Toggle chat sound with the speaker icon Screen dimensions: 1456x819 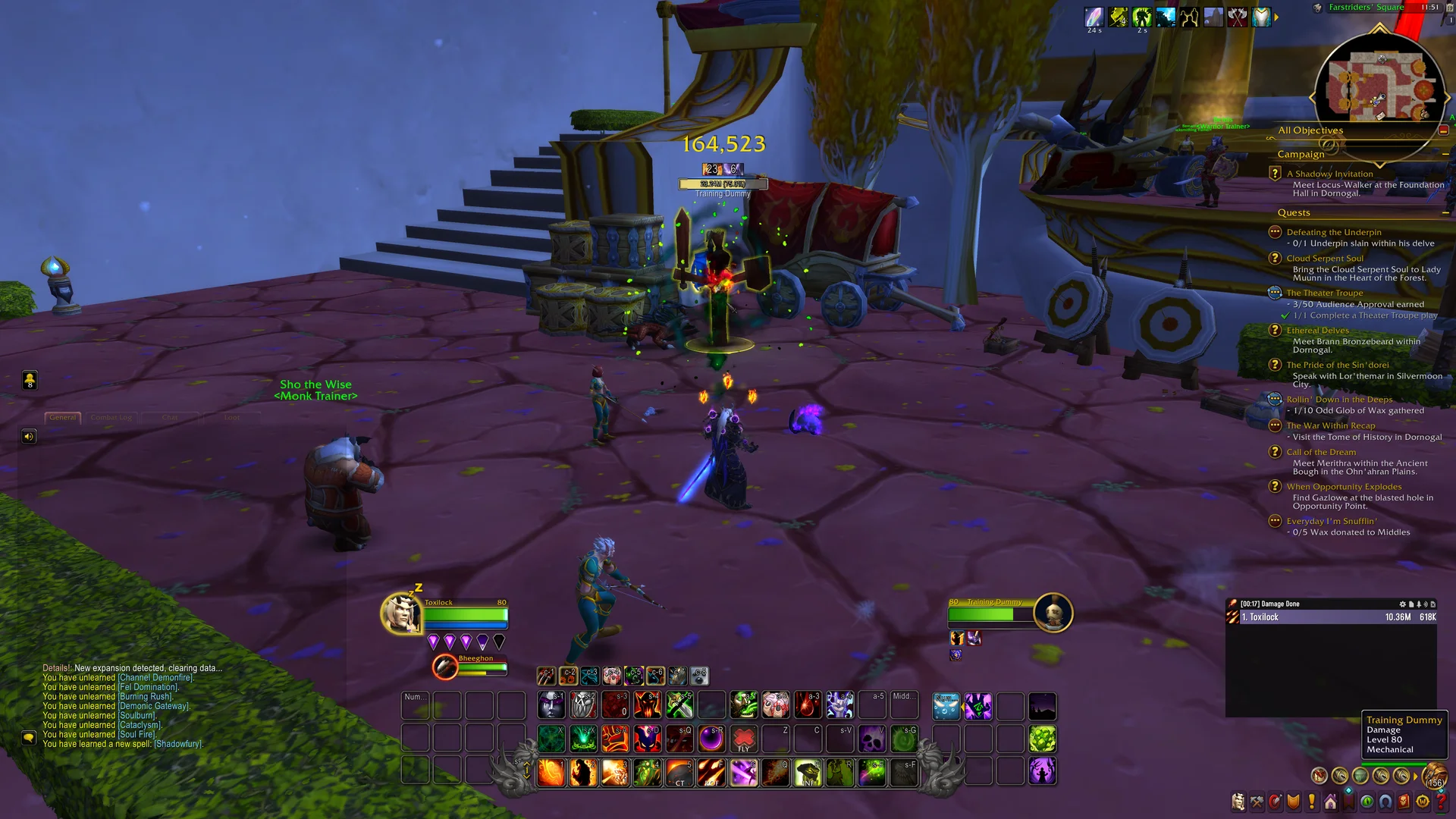tap(29, 436)
